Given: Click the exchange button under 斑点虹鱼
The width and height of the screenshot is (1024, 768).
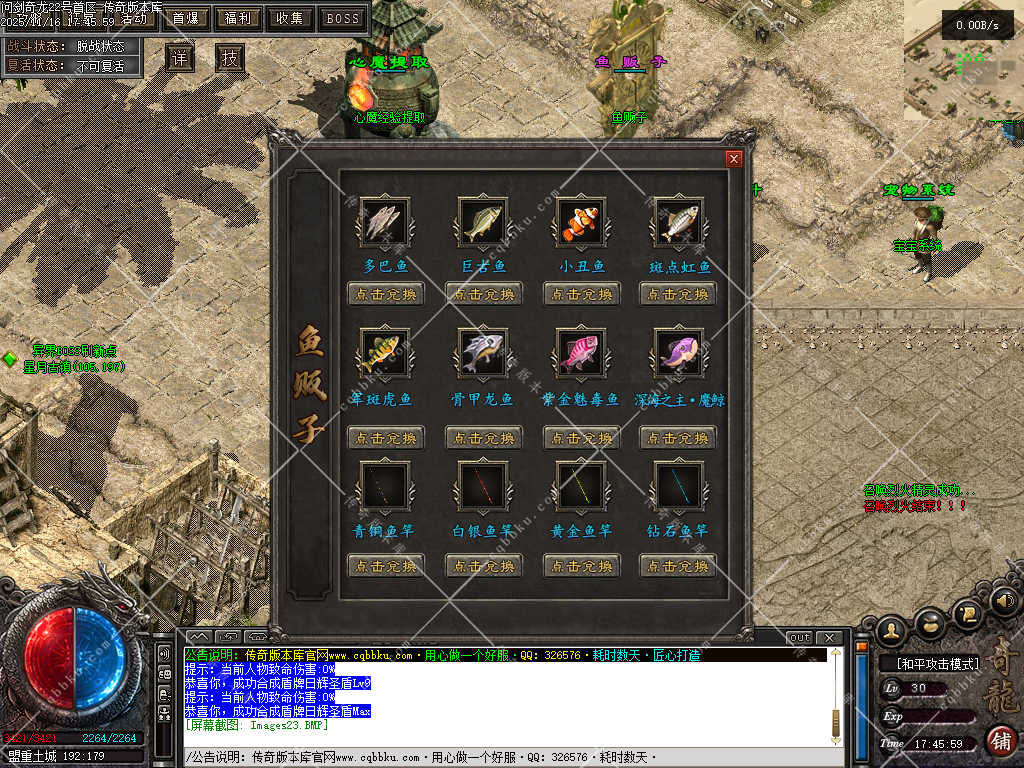Looking at the screenshot, I should click(x=678, y=294).
